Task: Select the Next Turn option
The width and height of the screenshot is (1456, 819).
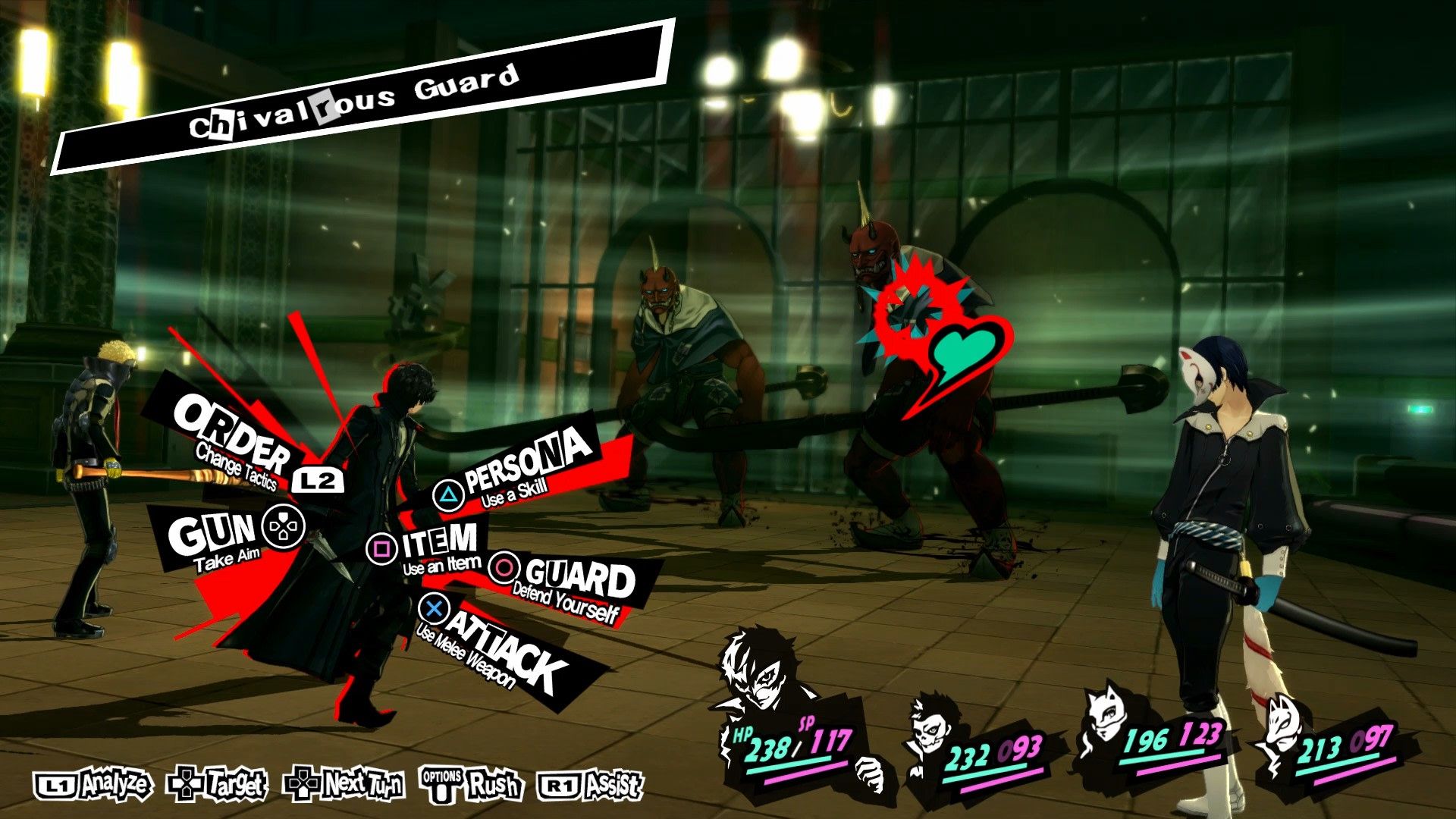Action: tap(344, 785)
